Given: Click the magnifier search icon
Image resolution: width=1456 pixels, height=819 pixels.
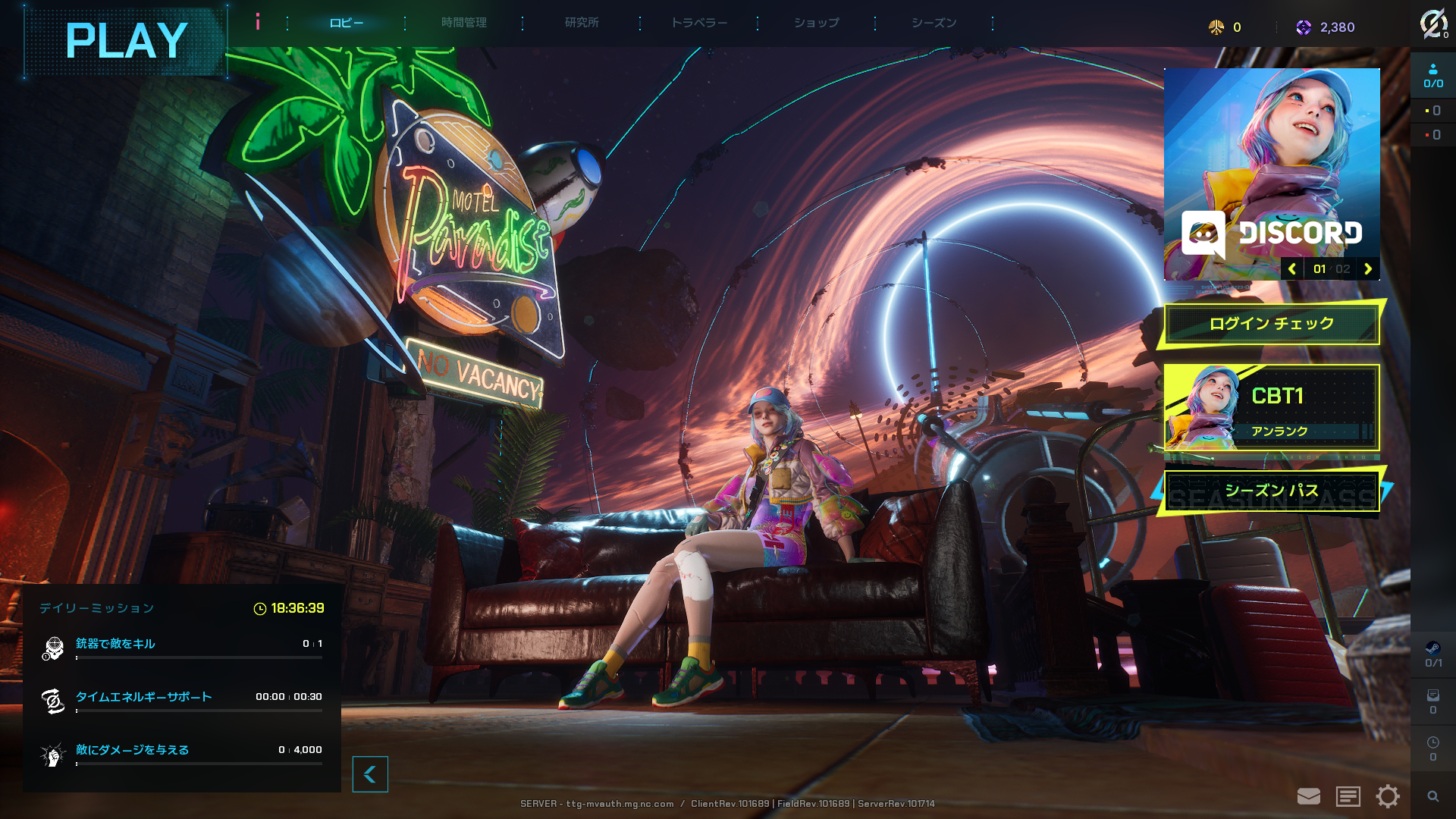Looking at the screenshot, I should click(1432, 796).
